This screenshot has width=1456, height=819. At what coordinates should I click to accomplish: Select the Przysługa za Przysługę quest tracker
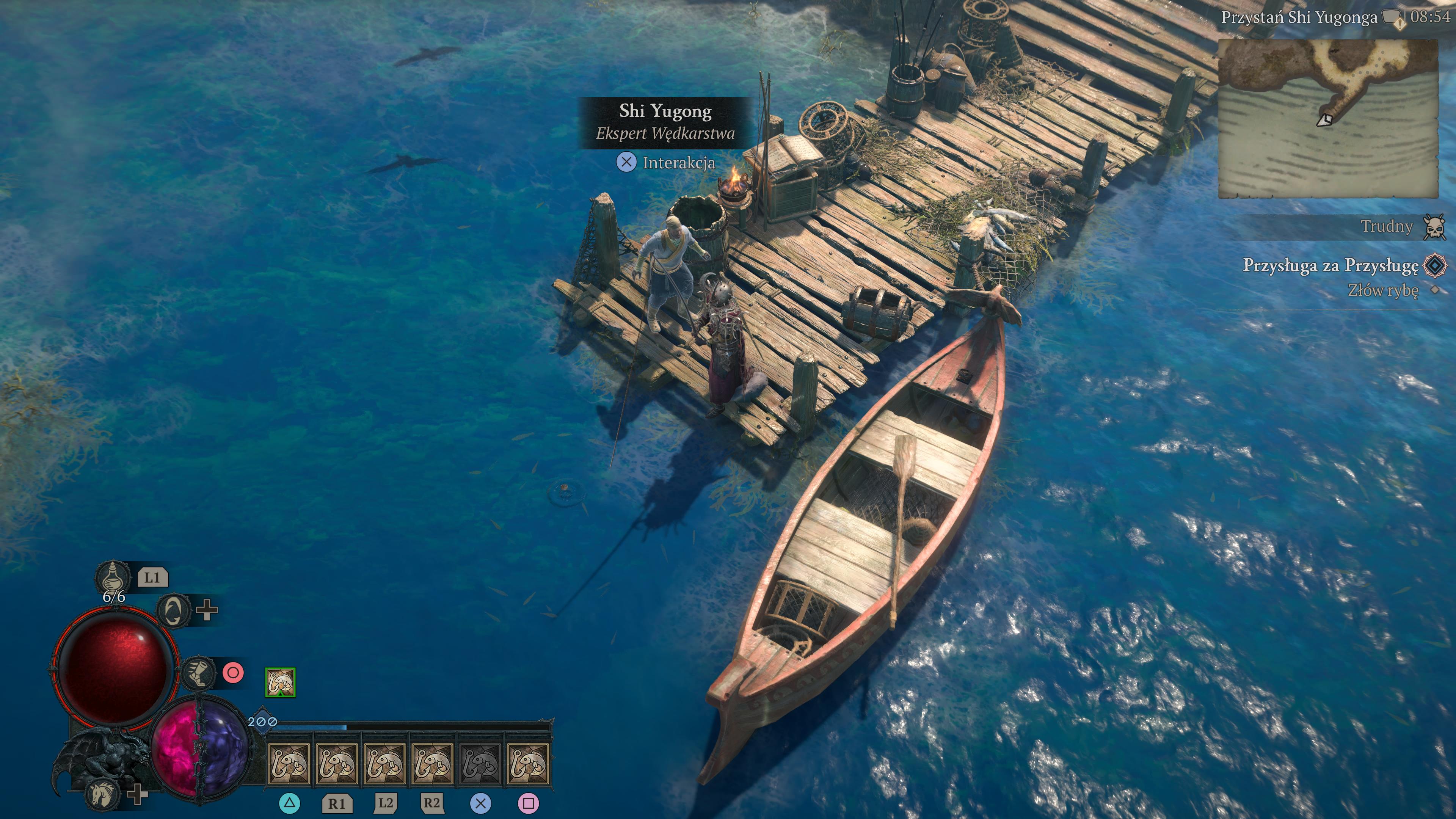click(1330, 265)
